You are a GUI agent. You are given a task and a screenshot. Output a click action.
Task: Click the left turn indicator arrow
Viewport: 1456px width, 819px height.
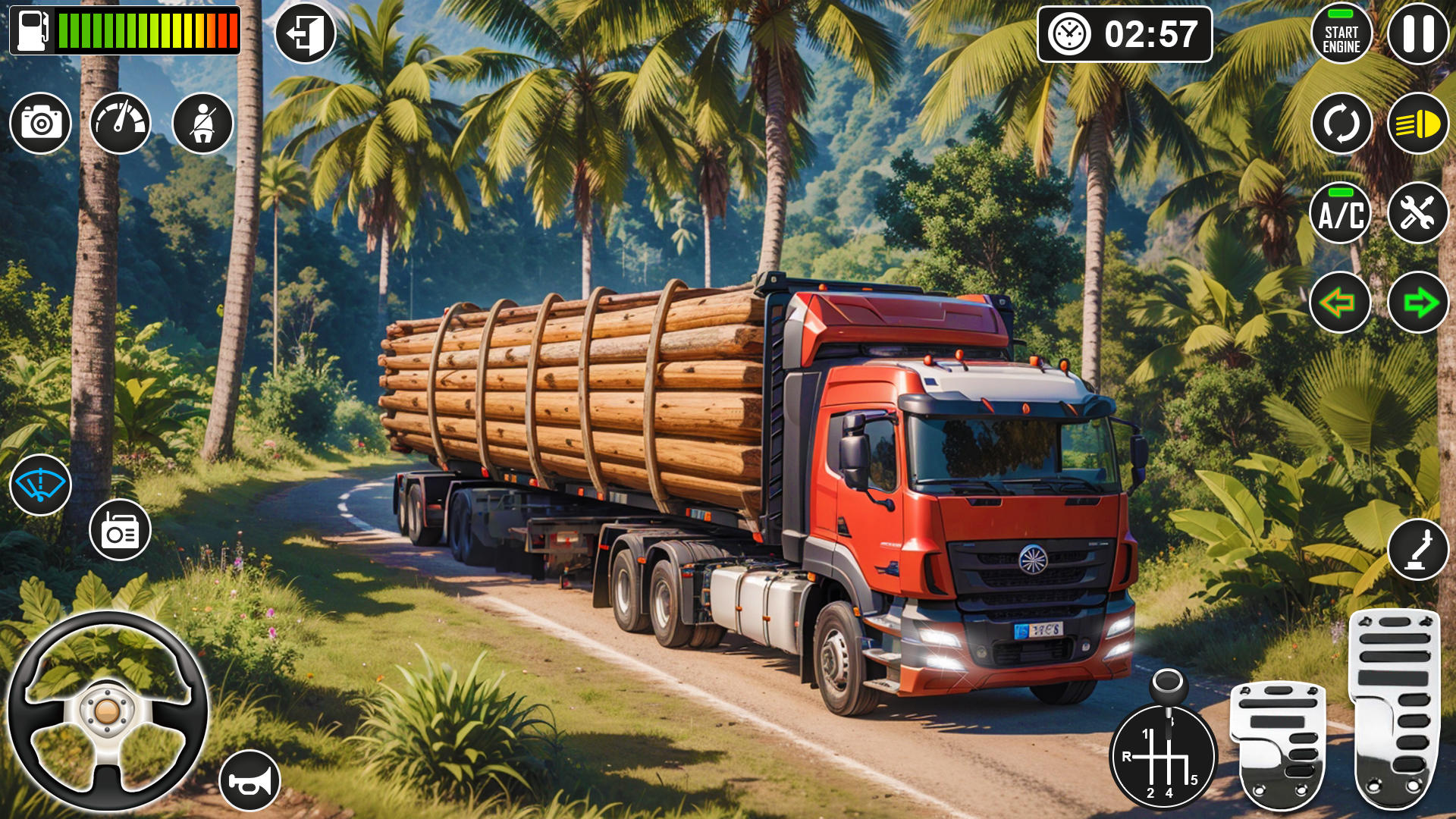click(x=1340, y=303)
